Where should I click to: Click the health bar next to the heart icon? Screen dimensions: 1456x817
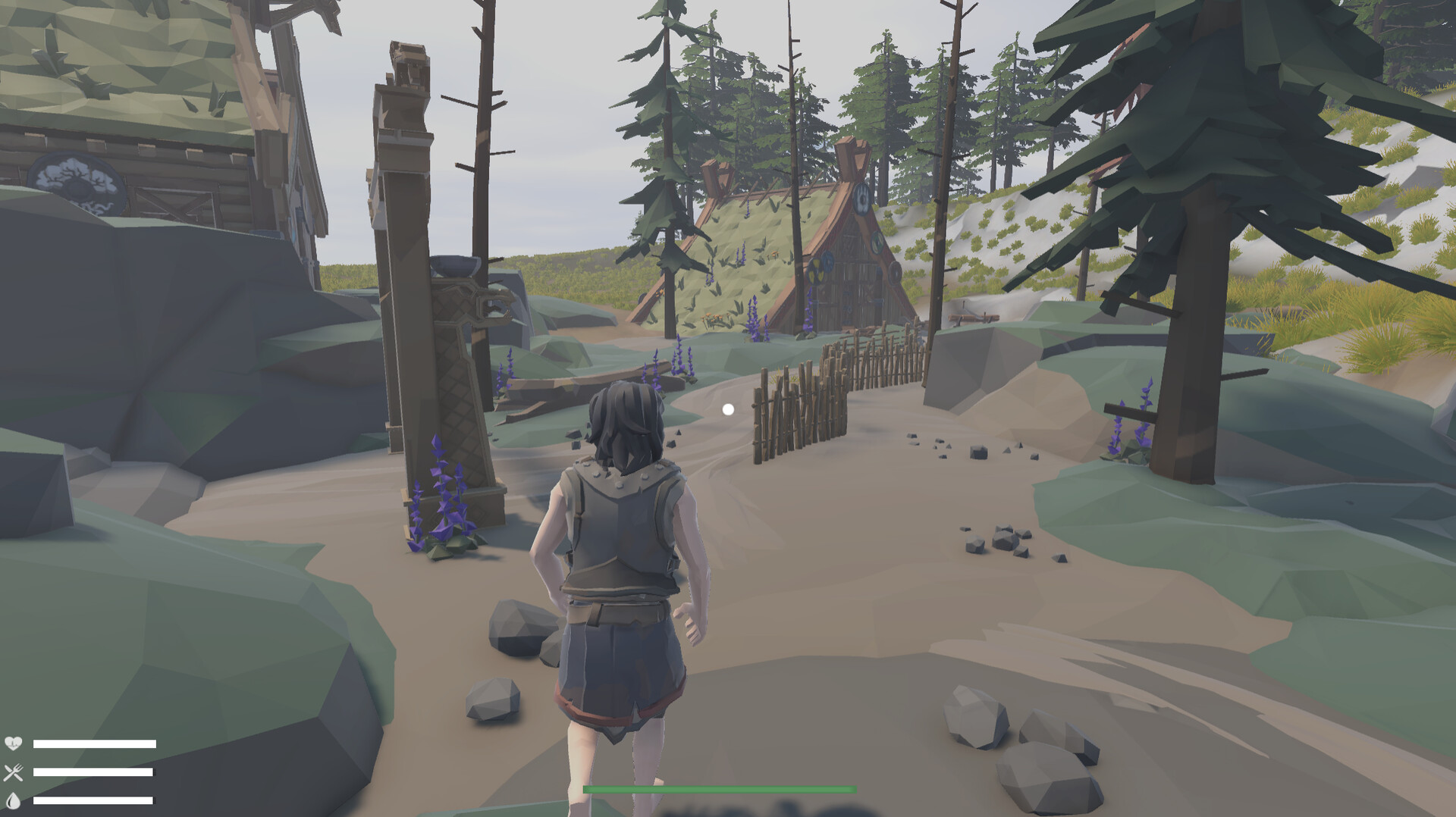coord(95,744)
